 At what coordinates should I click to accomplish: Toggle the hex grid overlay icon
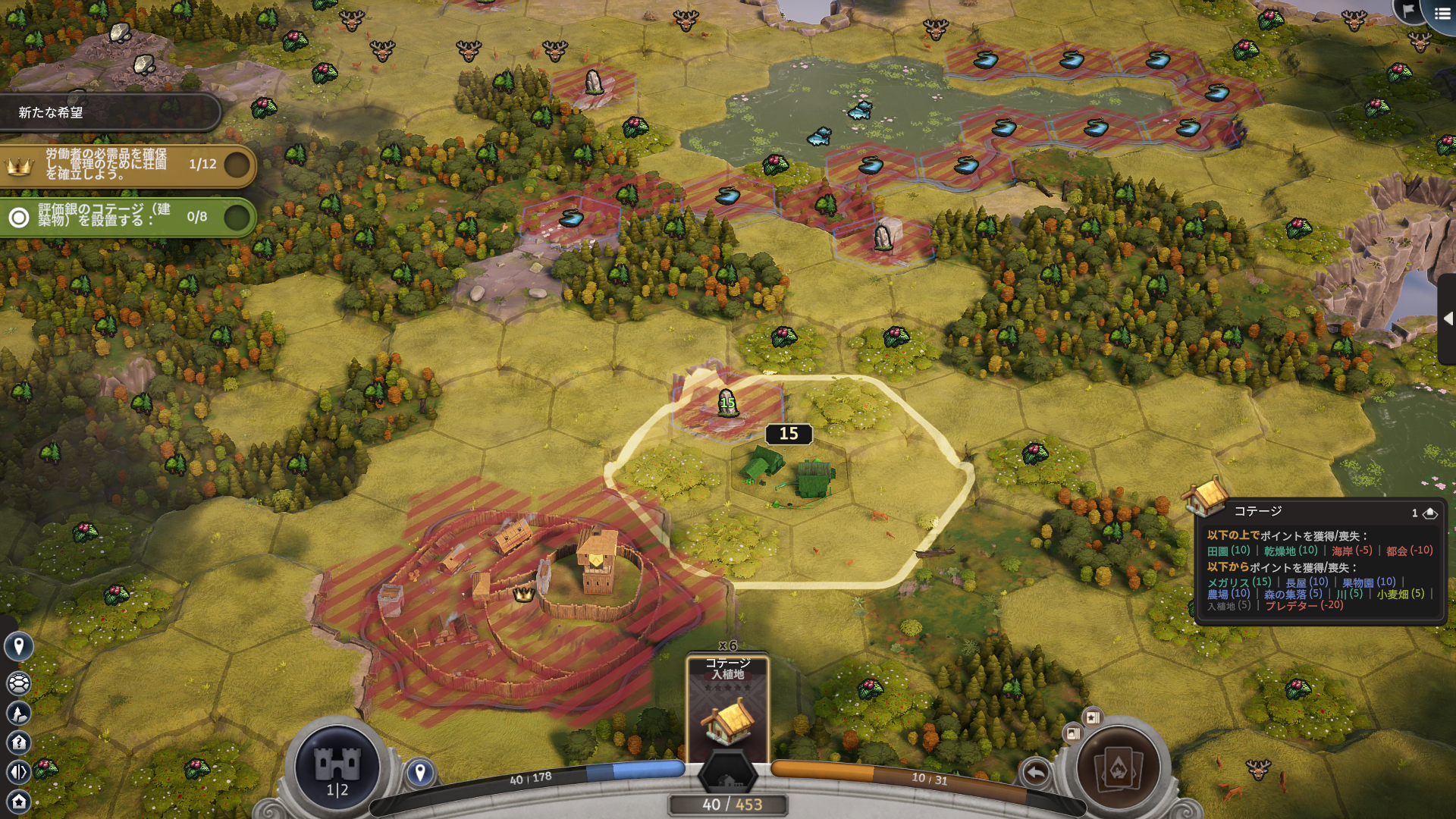coord(19,683)
